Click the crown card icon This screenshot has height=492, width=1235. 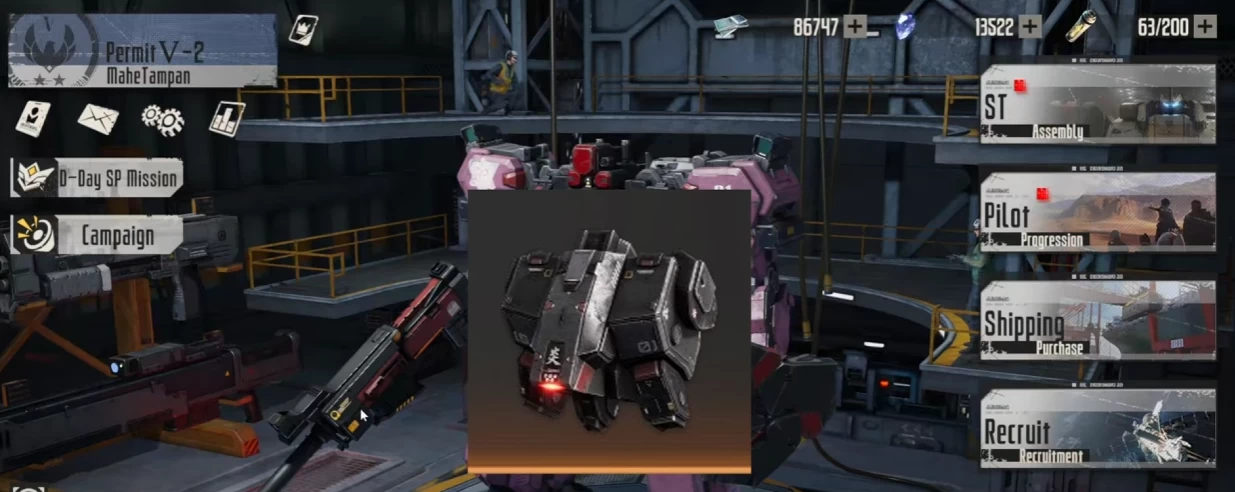(x=303, y=29)
